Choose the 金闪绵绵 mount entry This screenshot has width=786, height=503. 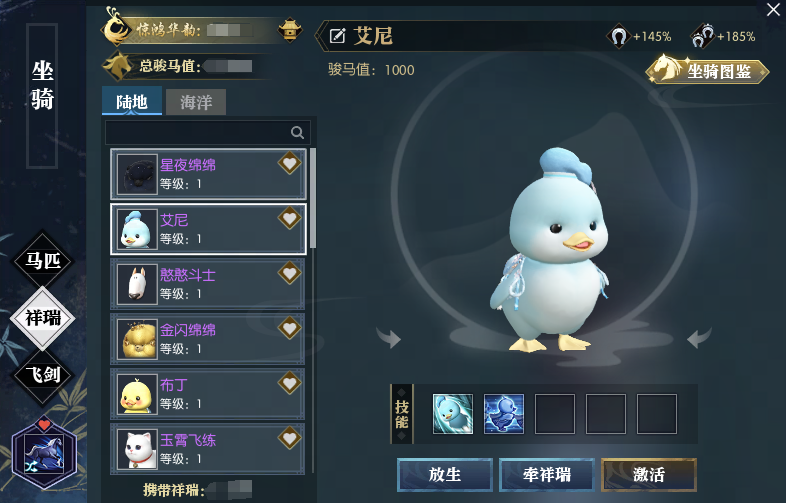(208, 339)
